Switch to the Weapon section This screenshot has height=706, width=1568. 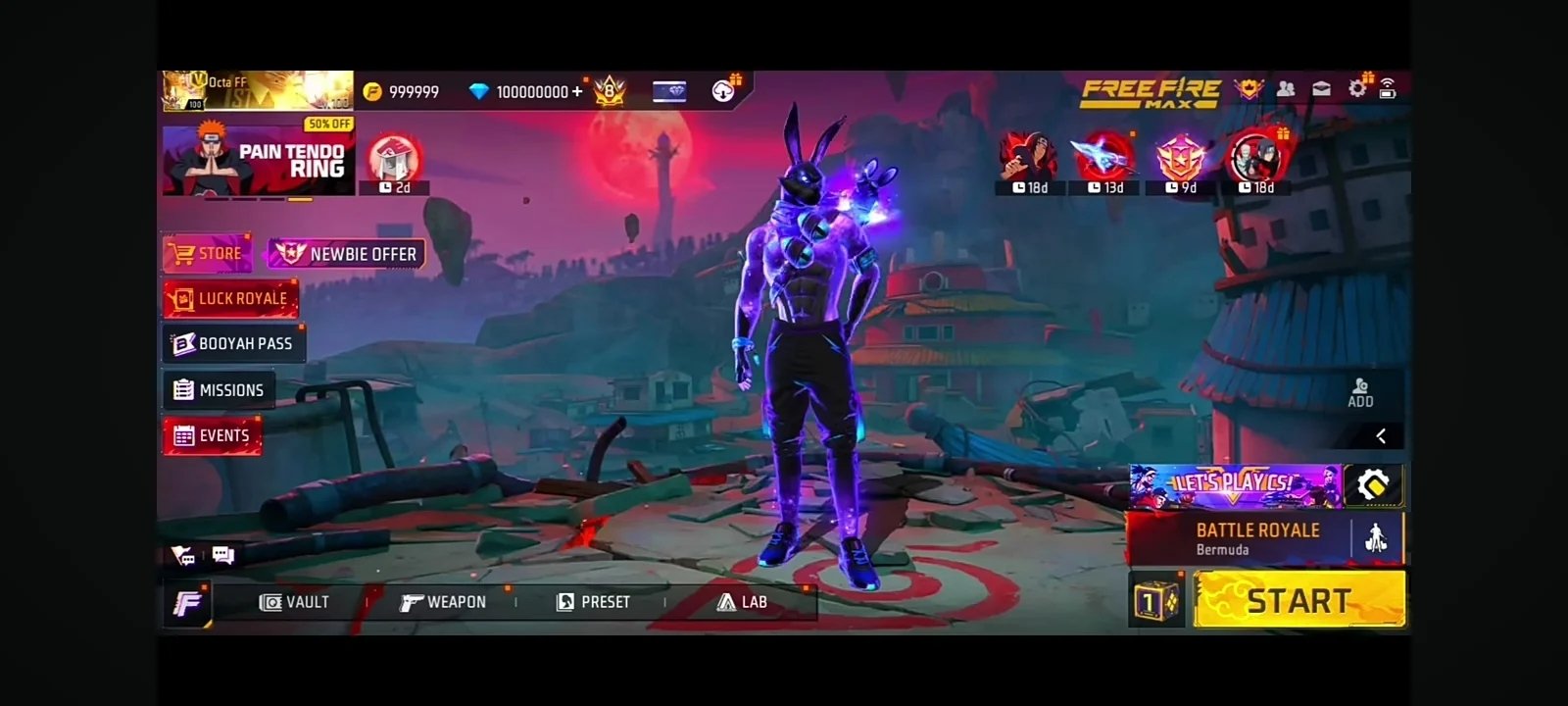[x=443, y=602]
